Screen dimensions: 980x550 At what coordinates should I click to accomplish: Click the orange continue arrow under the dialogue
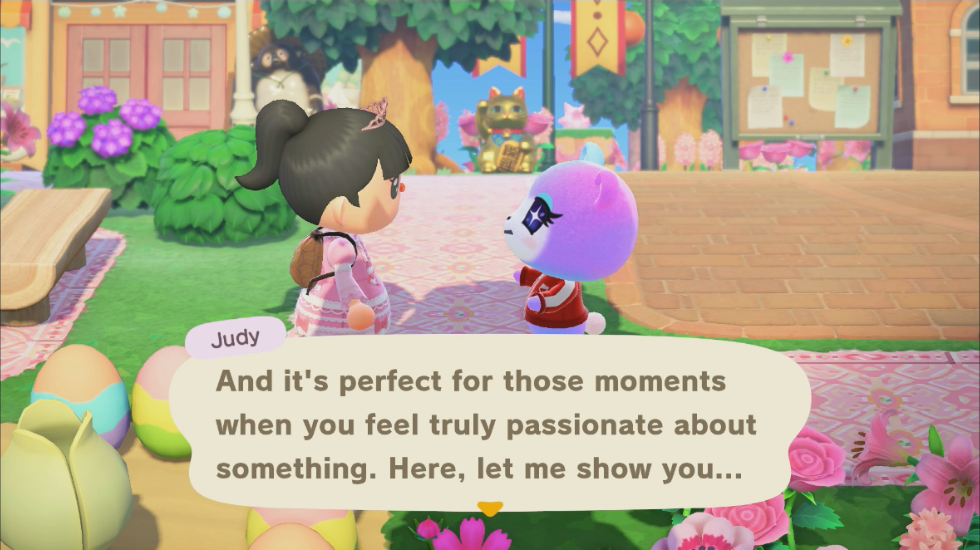489,509
